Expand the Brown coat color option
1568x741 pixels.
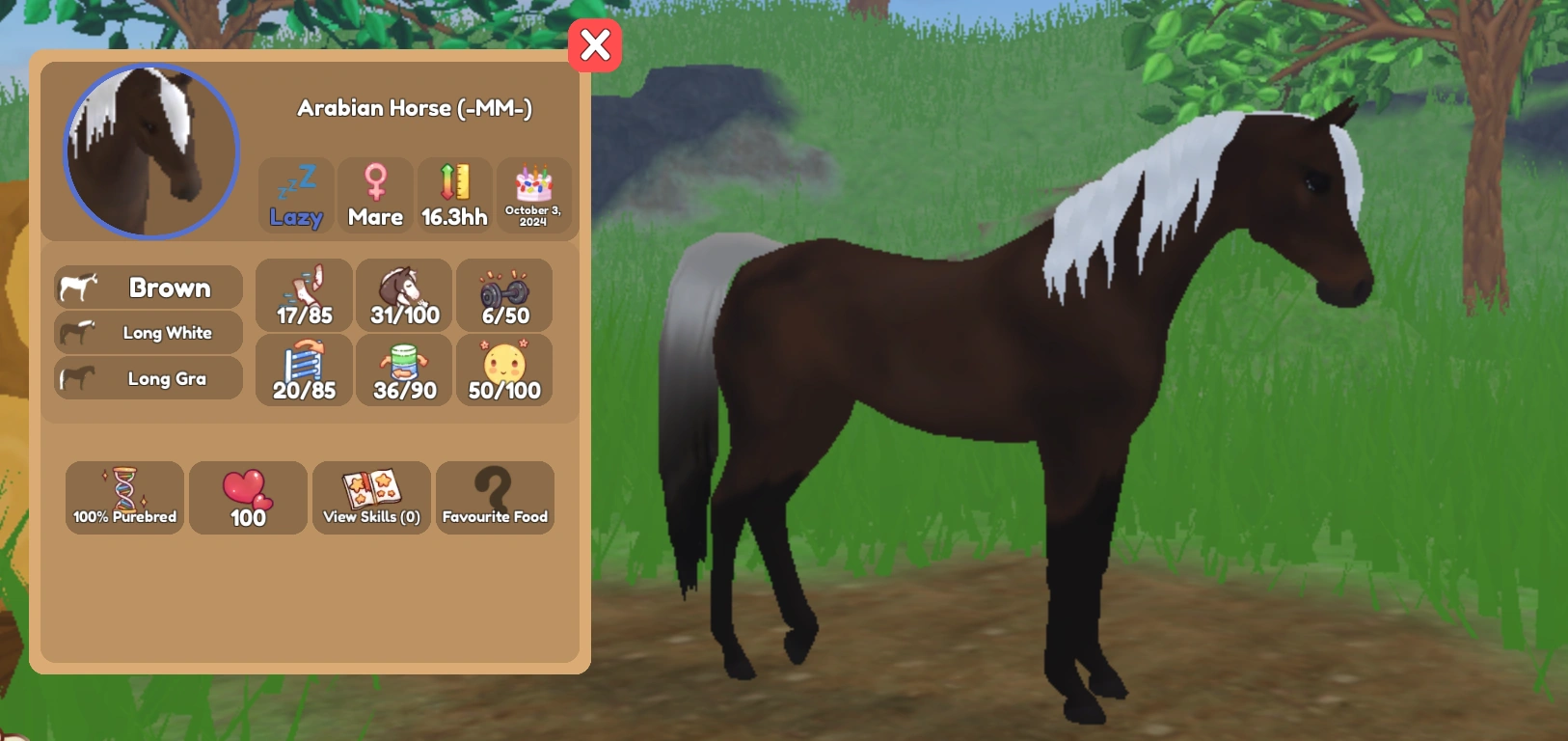click(x=147, y=287)
